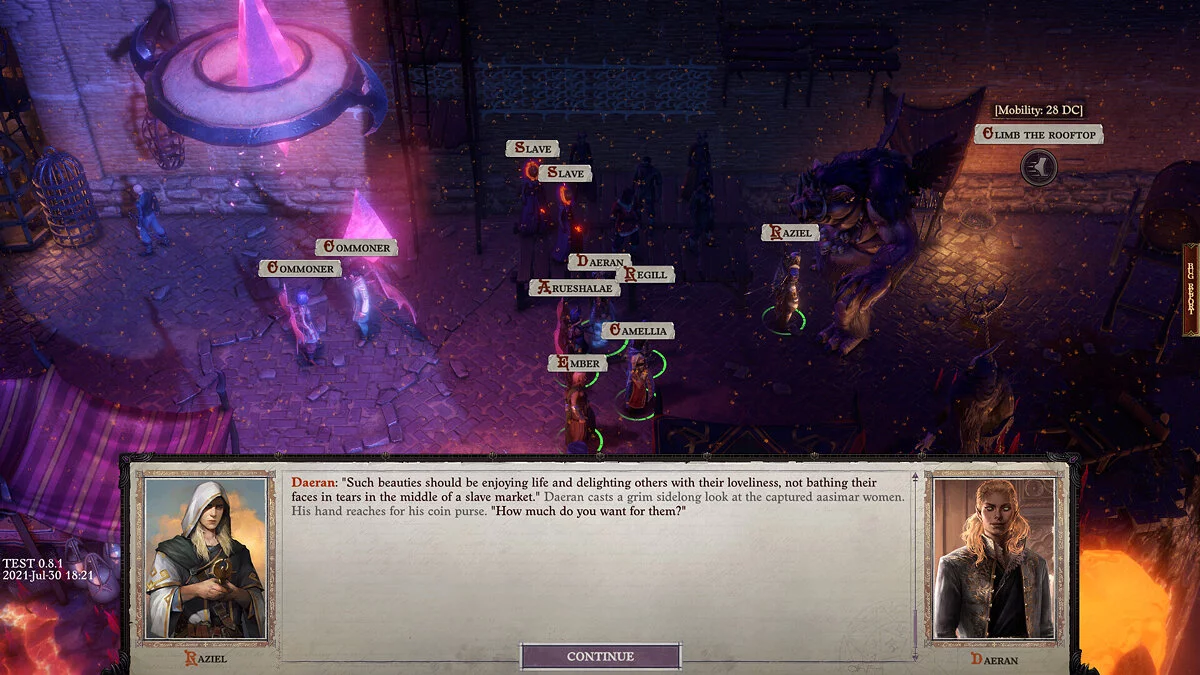Screen dimensions: 1200x675
Task: Select the Regill name label
Action: point(645,275)
